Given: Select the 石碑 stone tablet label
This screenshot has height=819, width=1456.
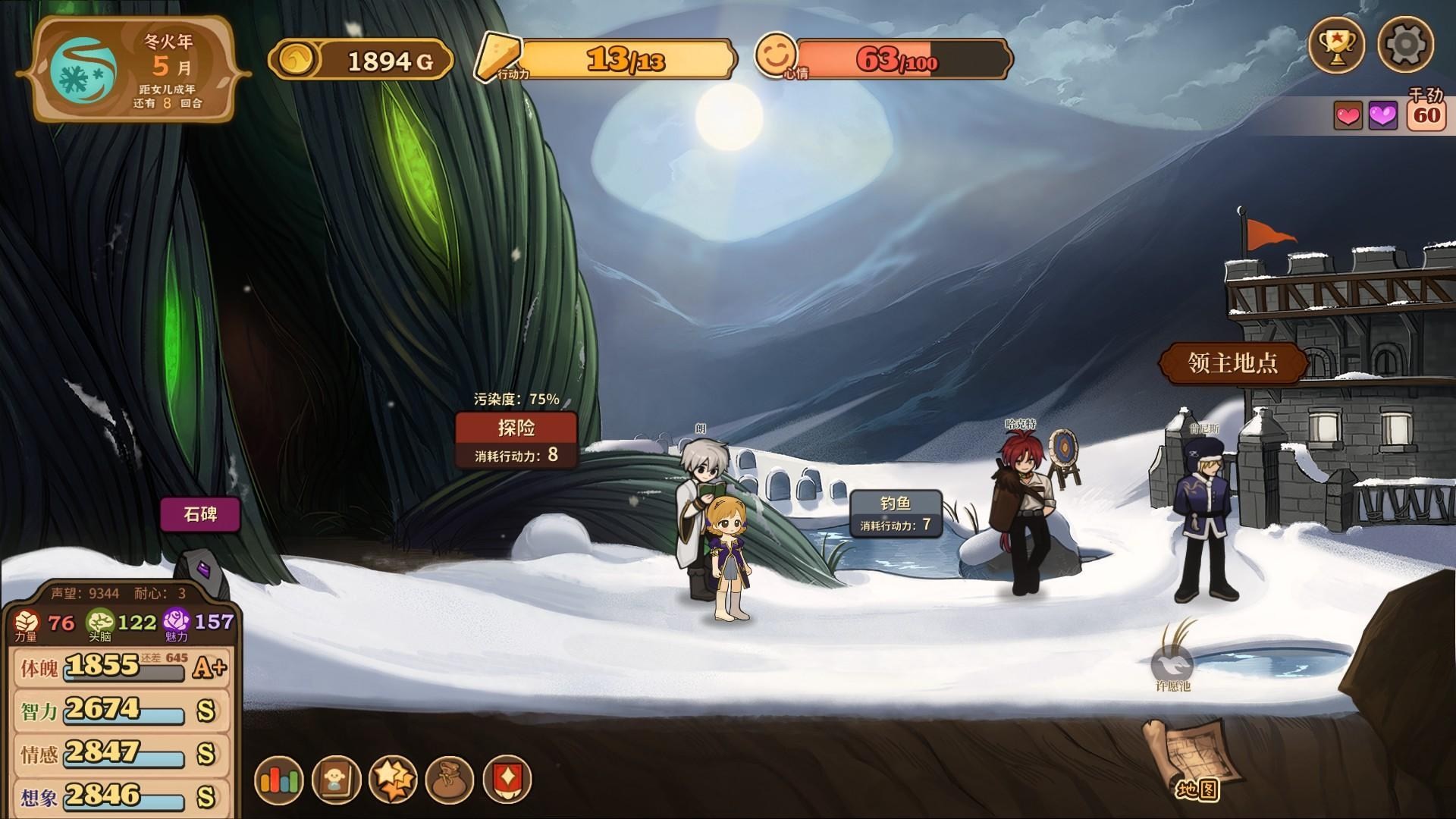Looking at the screenshot, I should pos(200,514).
